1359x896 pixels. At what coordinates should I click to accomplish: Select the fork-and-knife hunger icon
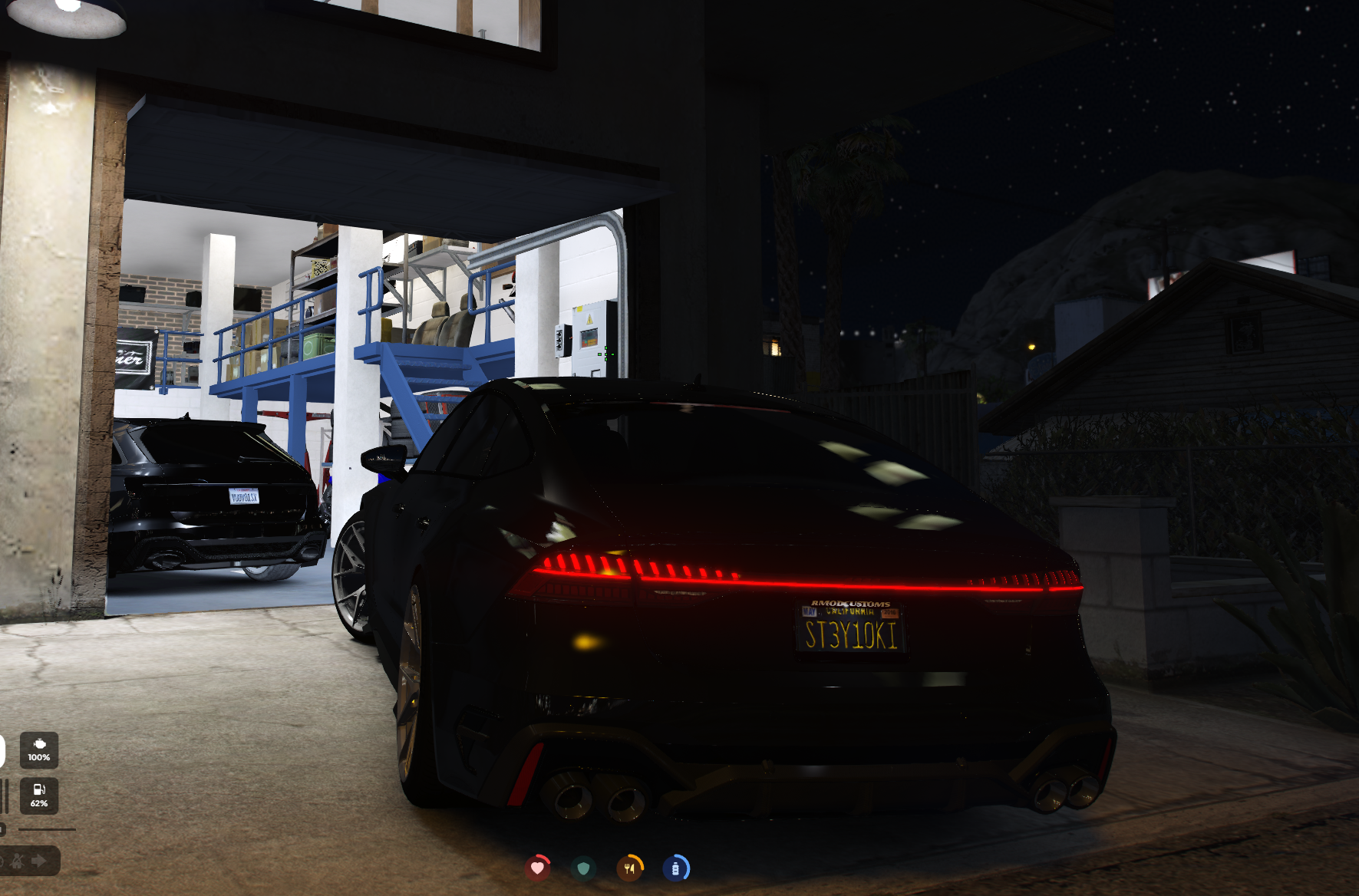[630, 868]
